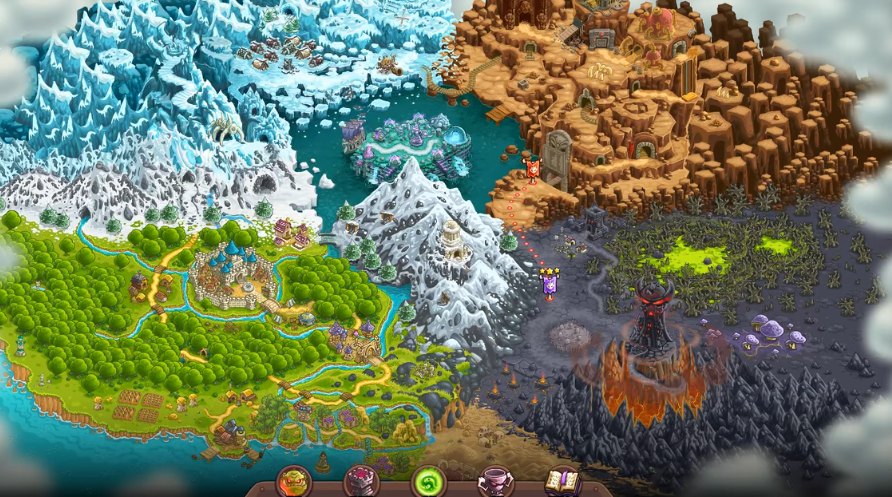Select the red flag level marker

tap(533, 168)
